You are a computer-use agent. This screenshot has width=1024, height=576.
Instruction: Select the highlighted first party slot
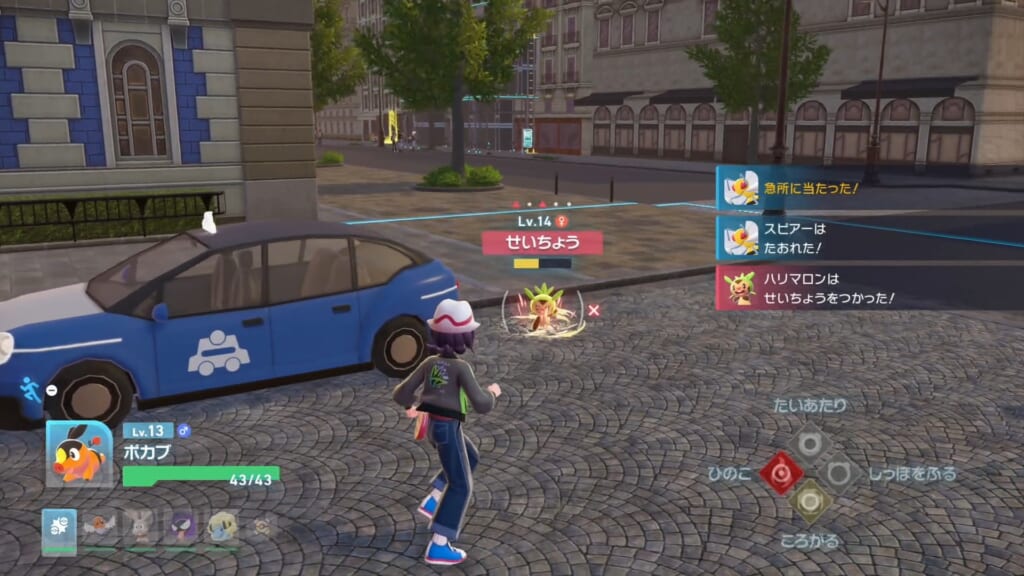click(x=58, y=527)
